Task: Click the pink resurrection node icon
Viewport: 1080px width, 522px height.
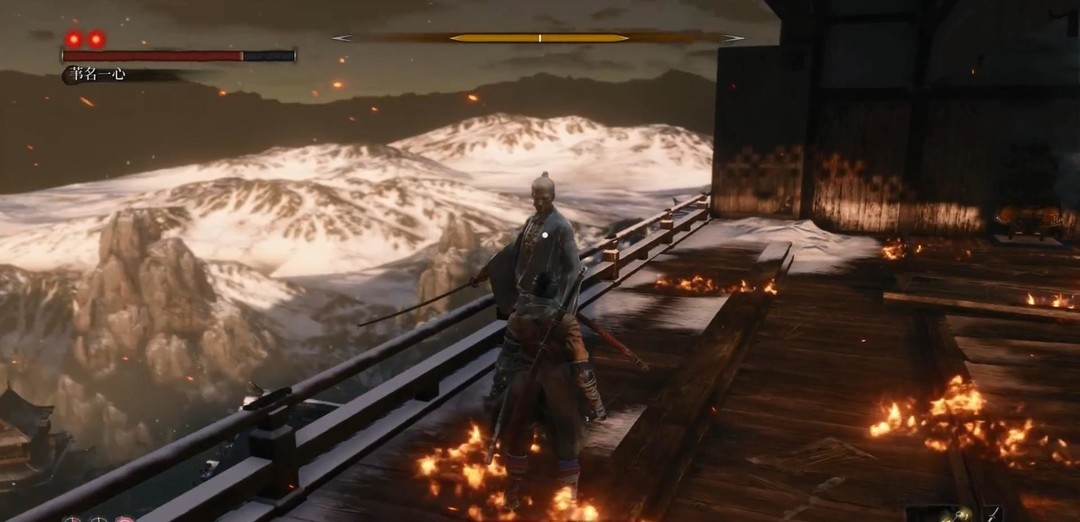Action: click(123, 519)
